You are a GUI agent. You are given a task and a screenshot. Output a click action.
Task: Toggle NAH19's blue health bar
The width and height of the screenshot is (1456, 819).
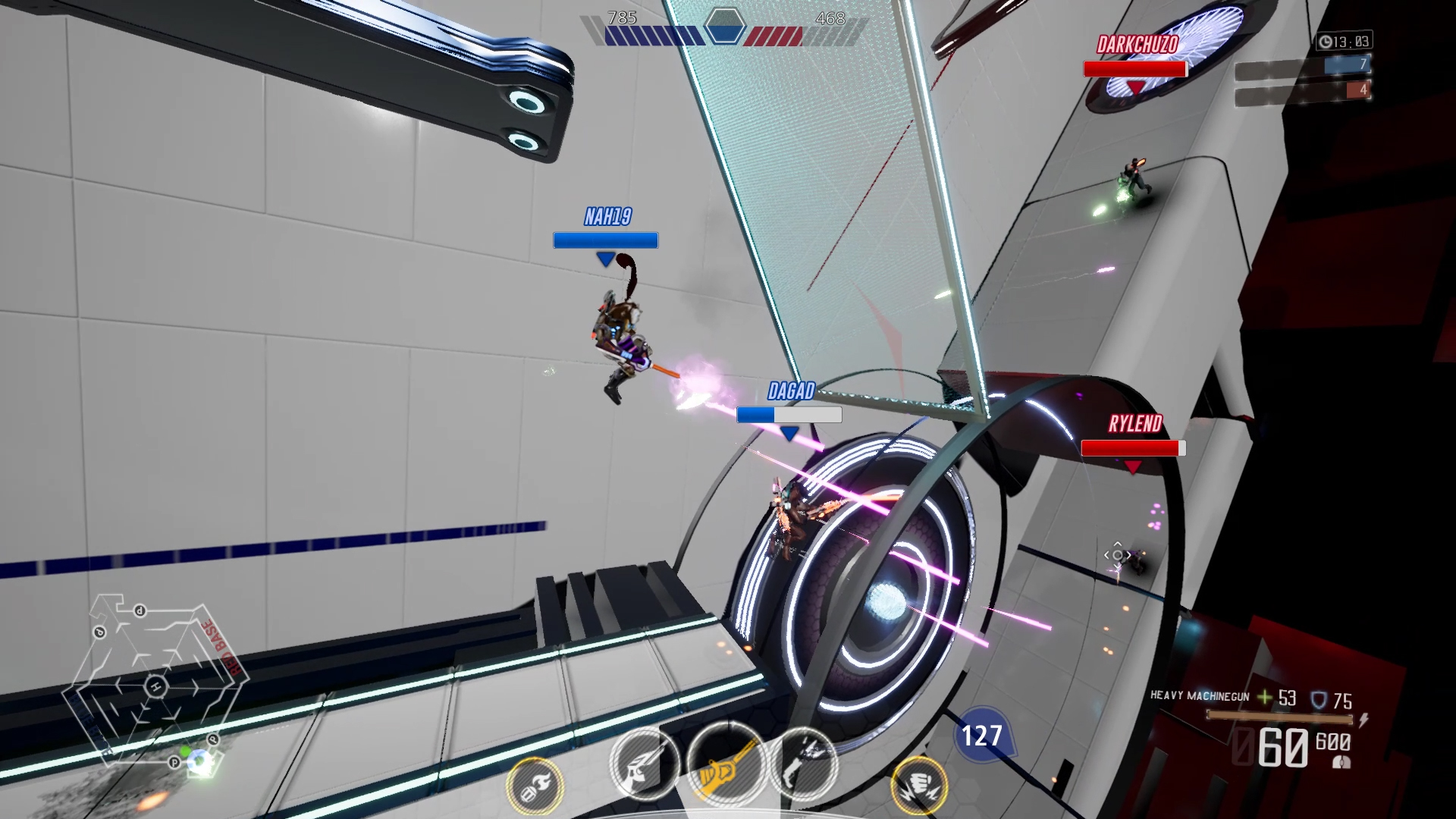[604, 241]
